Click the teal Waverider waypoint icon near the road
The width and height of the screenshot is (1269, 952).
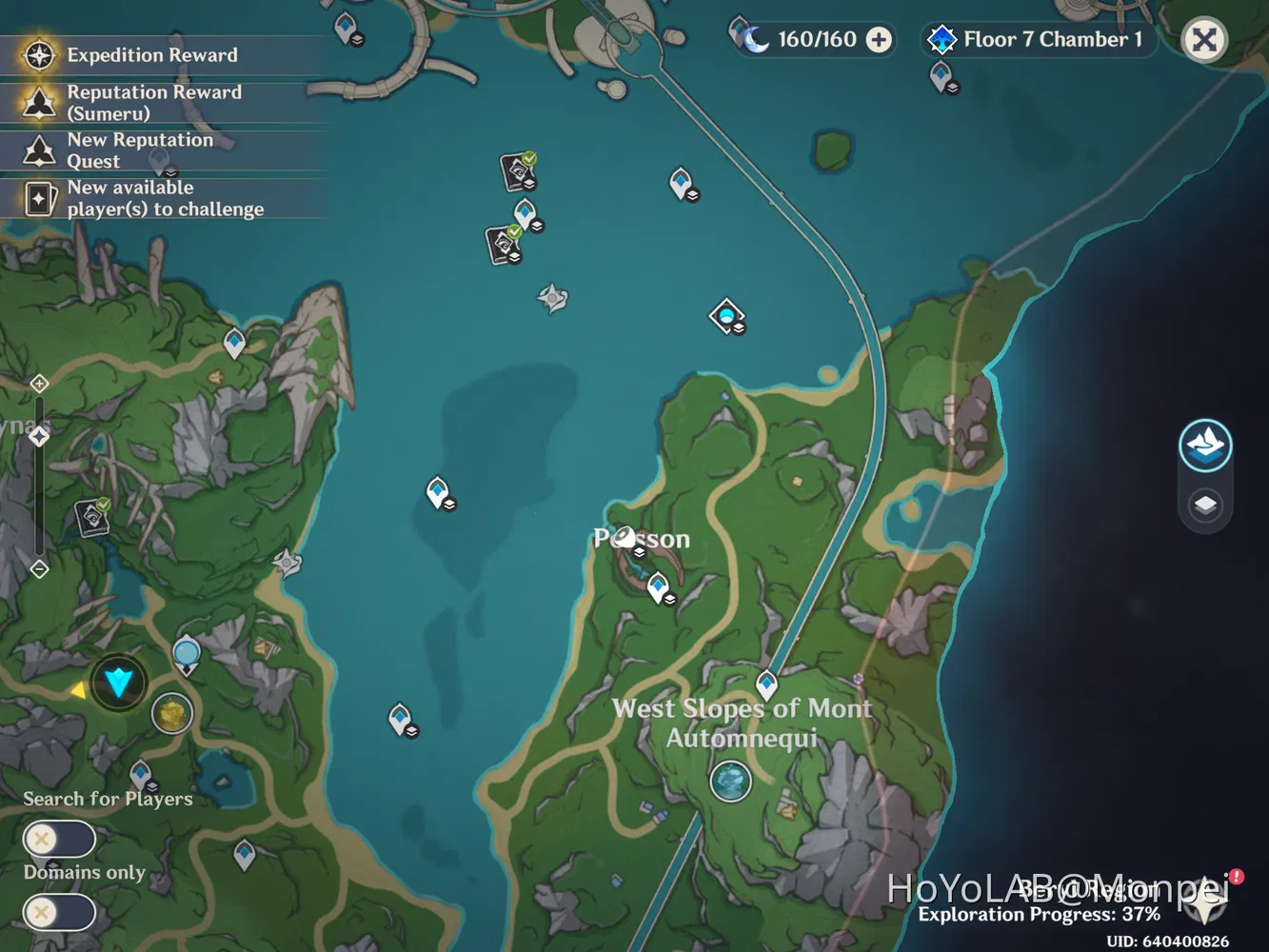(x=726, y=314)
